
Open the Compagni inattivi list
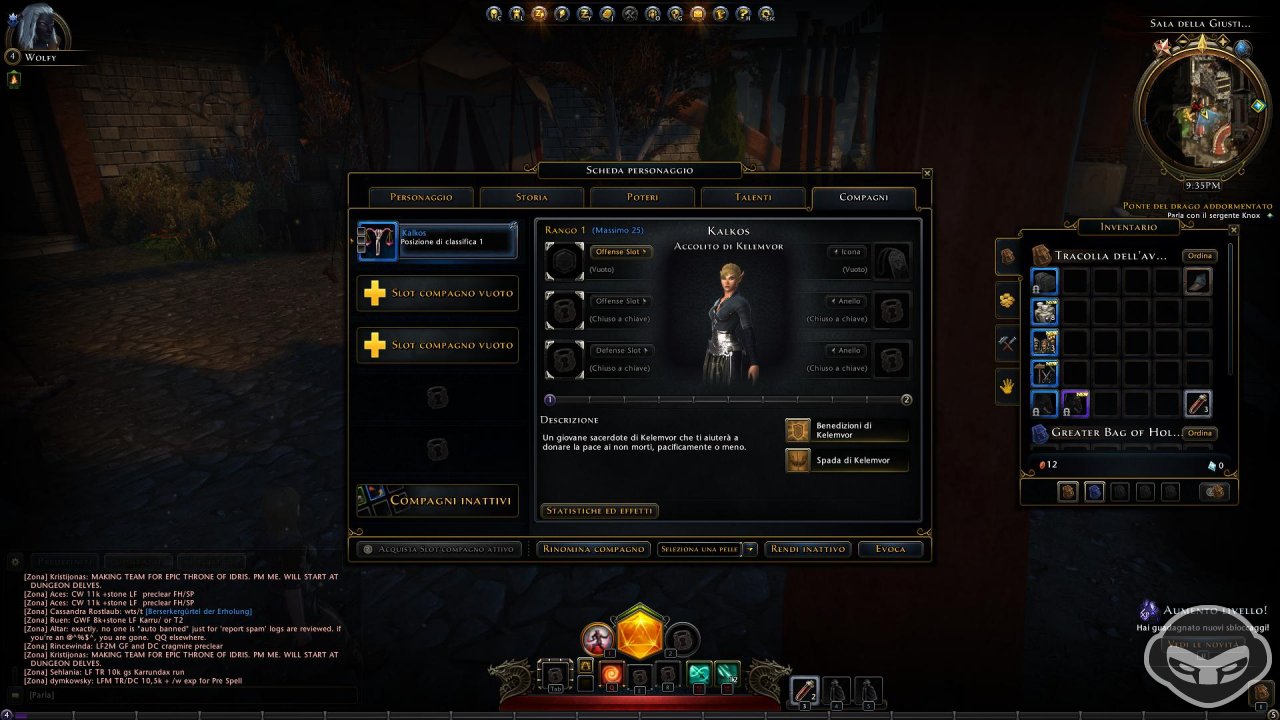pyautogui.click(x=438, y=500)
